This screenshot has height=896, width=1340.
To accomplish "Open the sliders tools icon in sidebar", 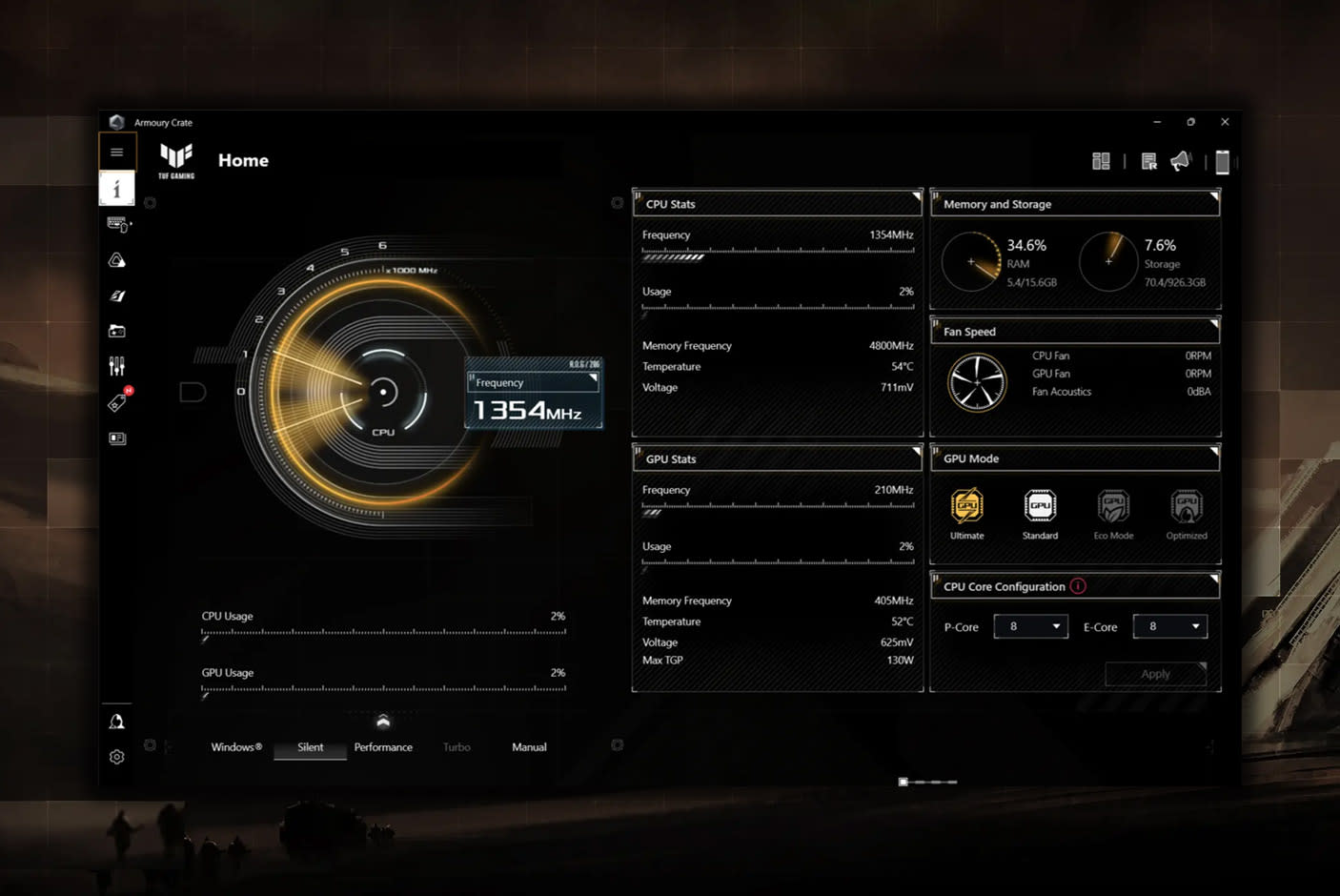I will point(117,366).
